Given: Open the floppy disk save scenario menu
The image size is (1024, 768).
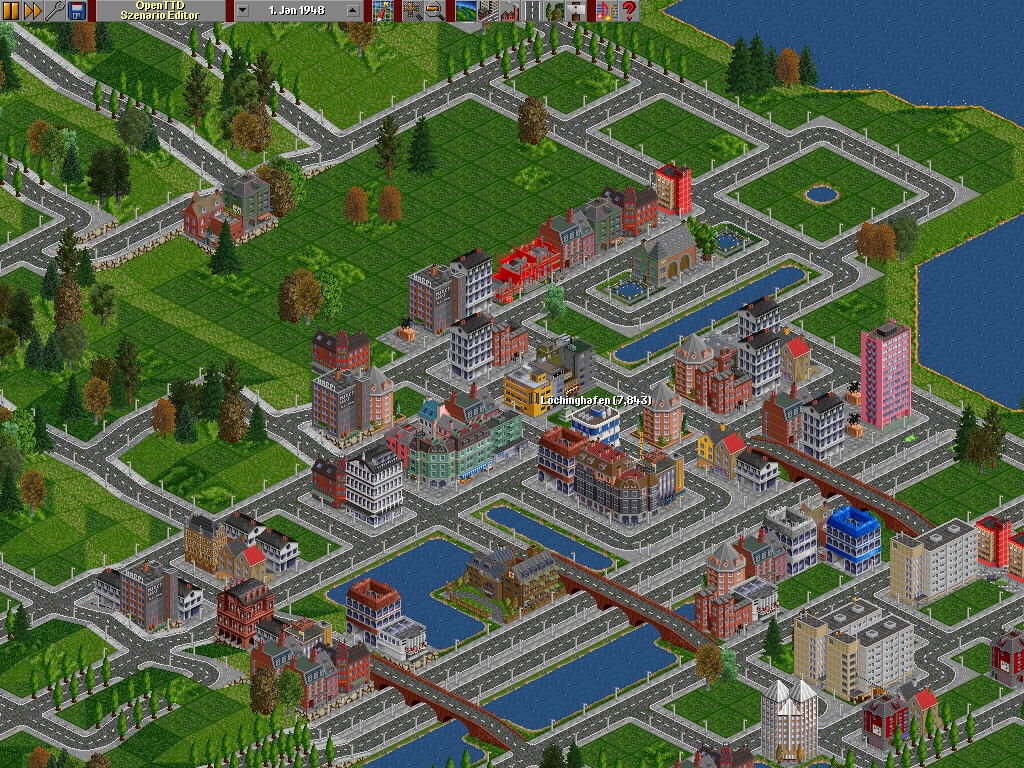Looking at the screenshot, I should [x=77, y=11].
